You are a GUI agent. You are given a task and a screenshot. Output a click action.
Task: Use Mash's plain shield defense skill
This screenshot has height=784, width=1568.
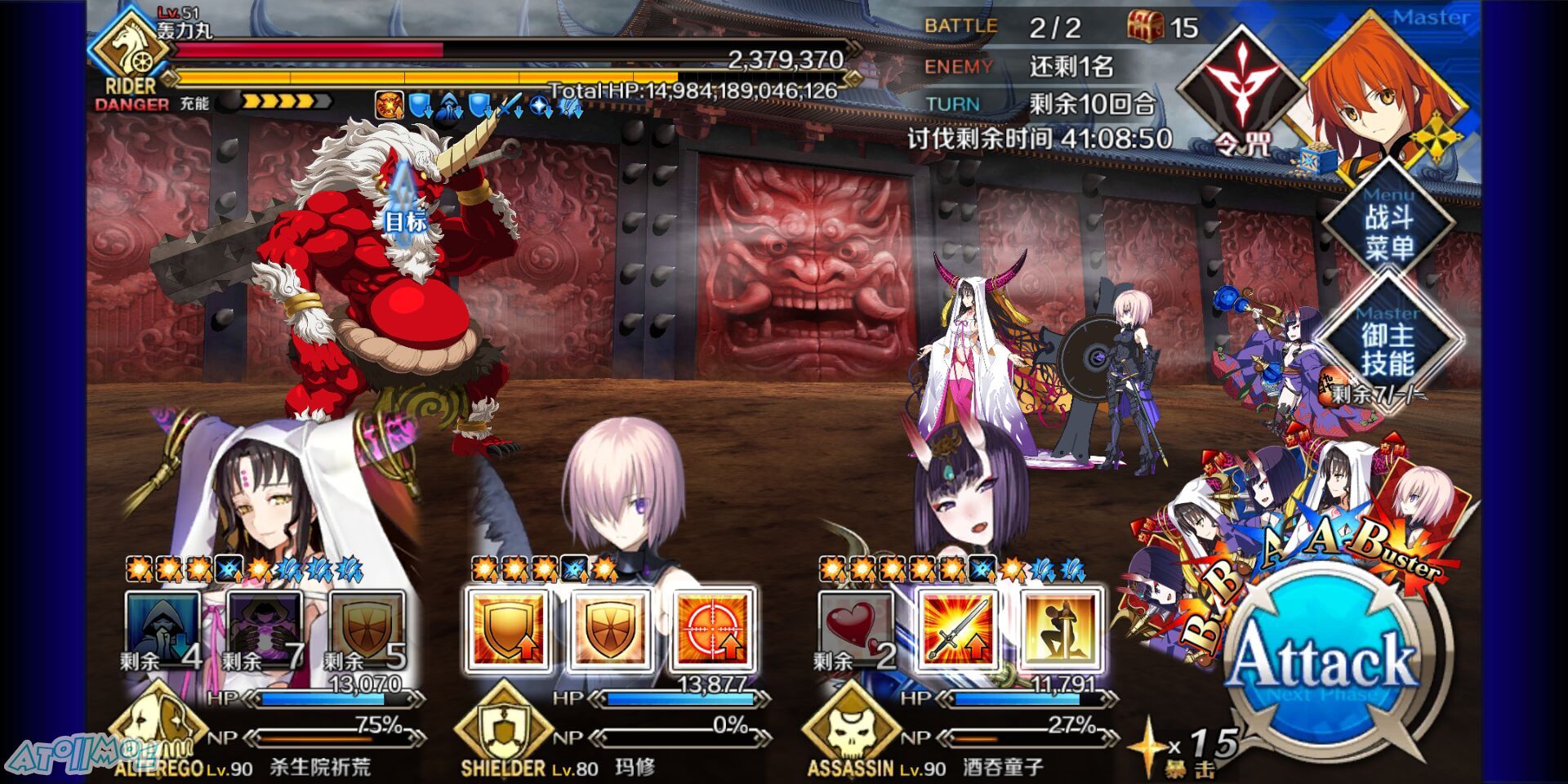tap(610, 629)
